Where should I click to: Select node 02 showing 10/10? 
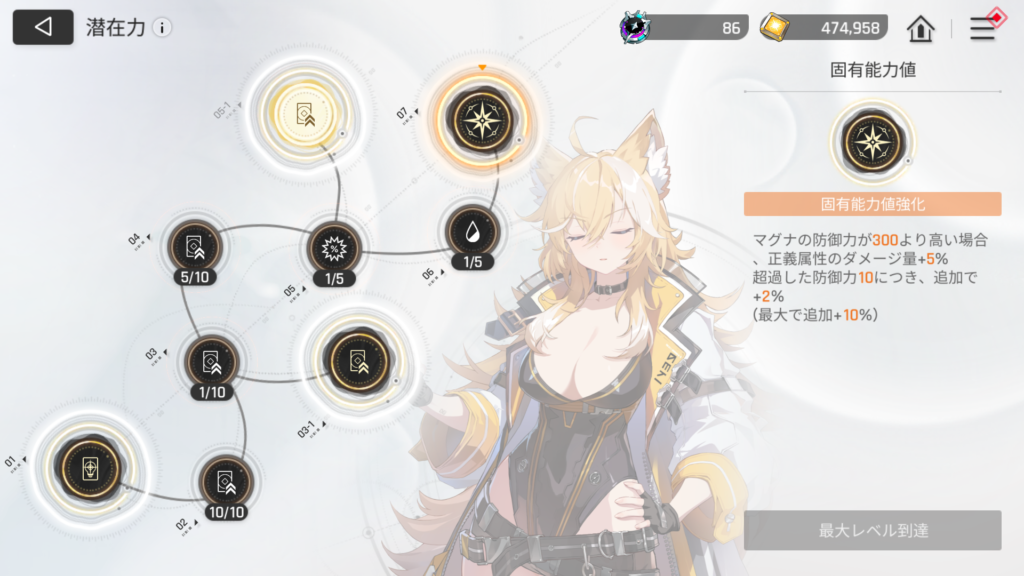point(226,482)
